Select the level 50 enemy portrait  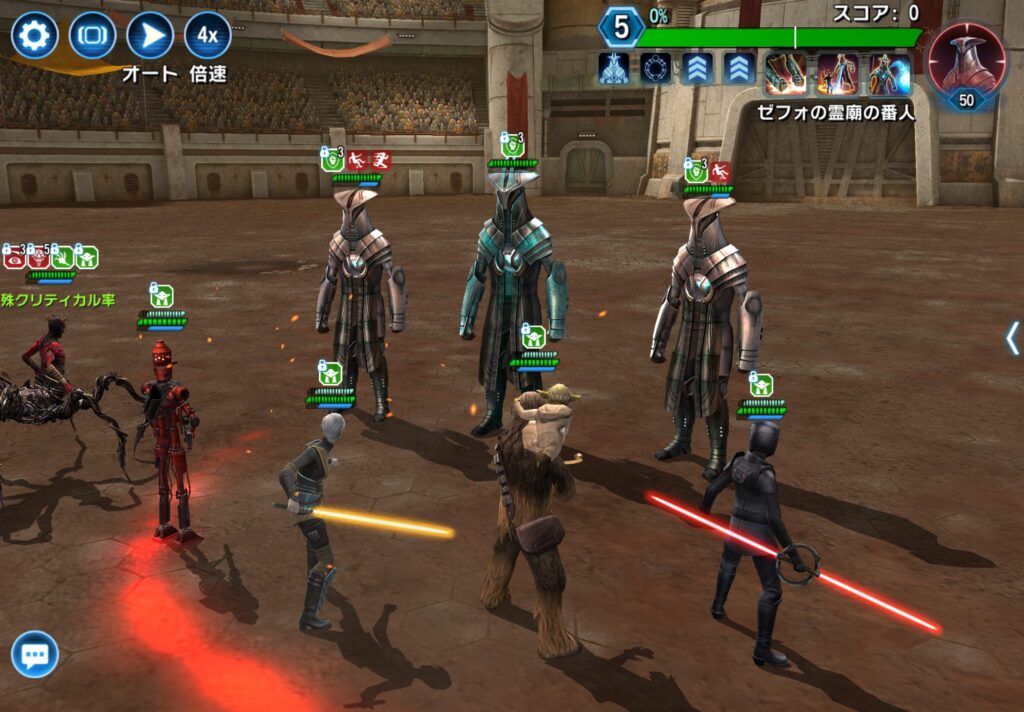click(x=967, y=63)
